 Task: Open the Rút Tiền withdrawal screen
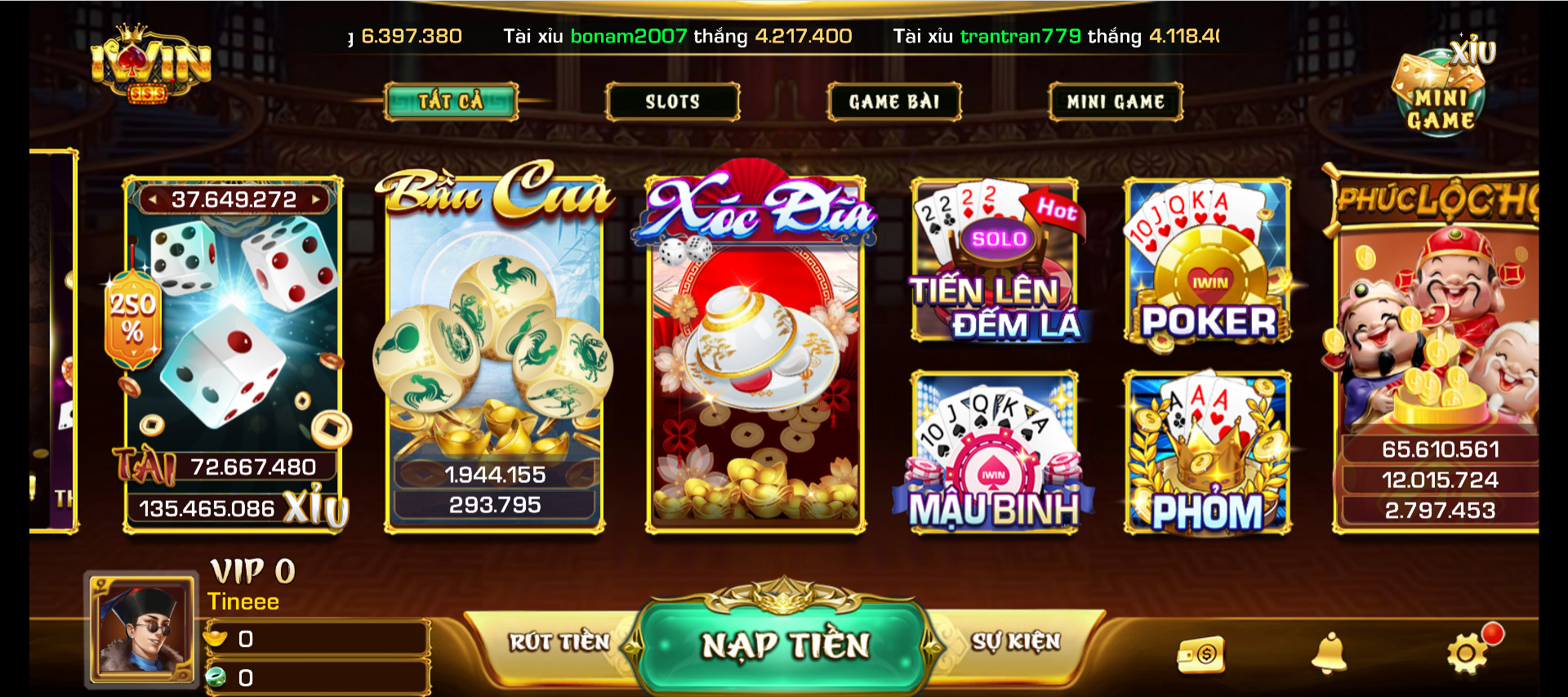coord(559,642)
